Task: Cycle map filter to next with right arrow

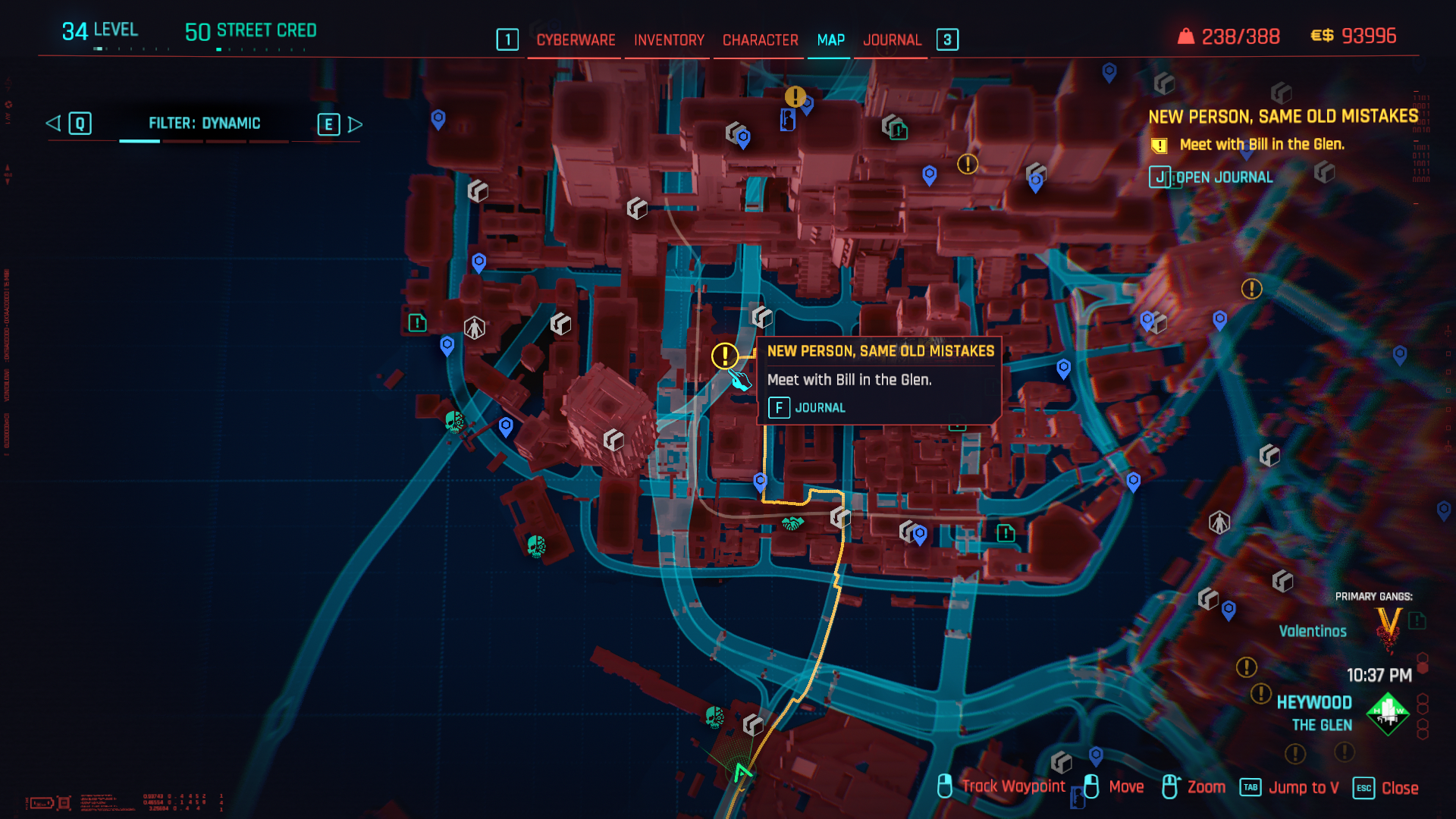Action: tap(354, 124)
